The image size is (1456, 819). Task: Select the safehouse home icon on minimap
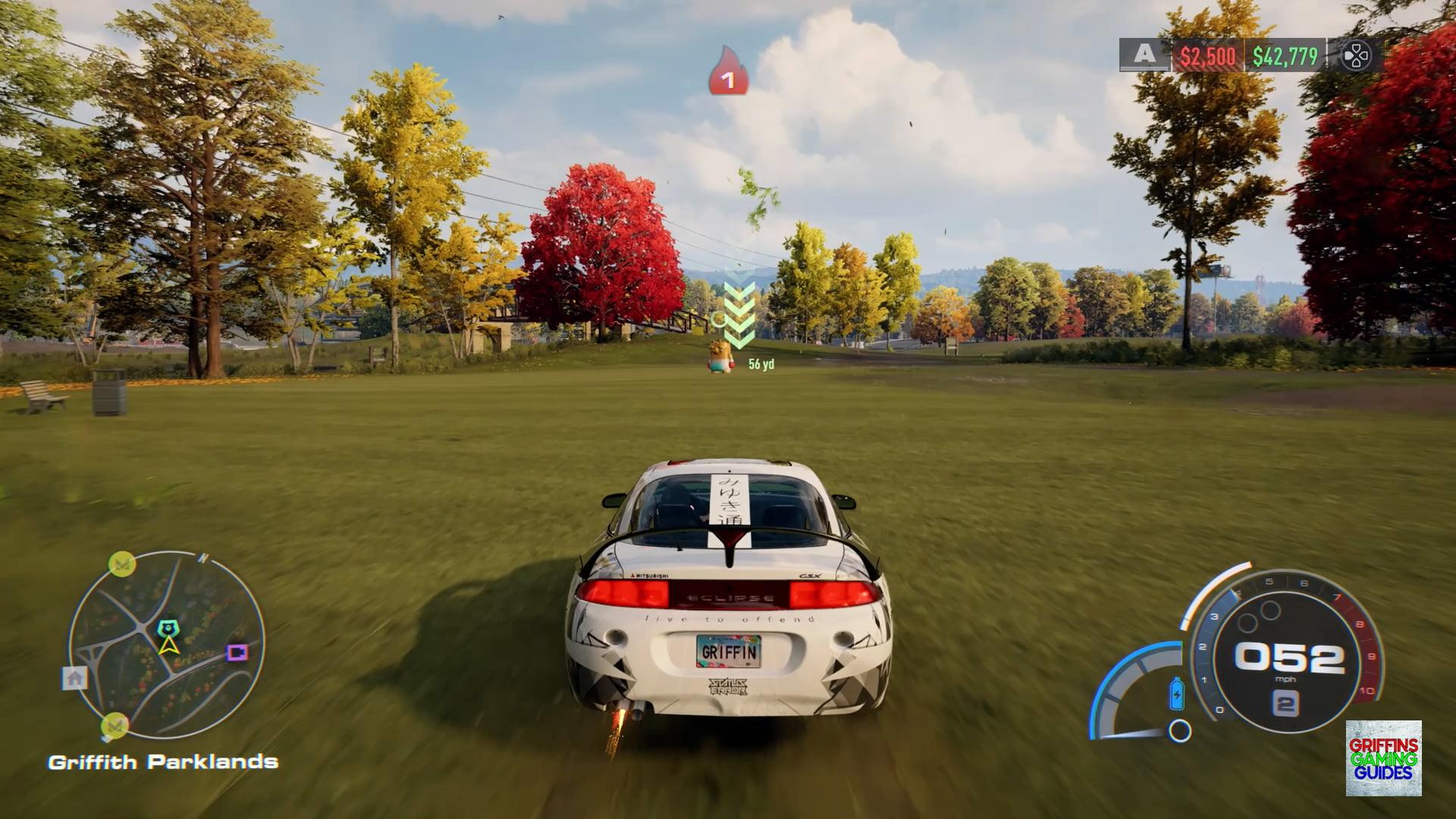74,678
